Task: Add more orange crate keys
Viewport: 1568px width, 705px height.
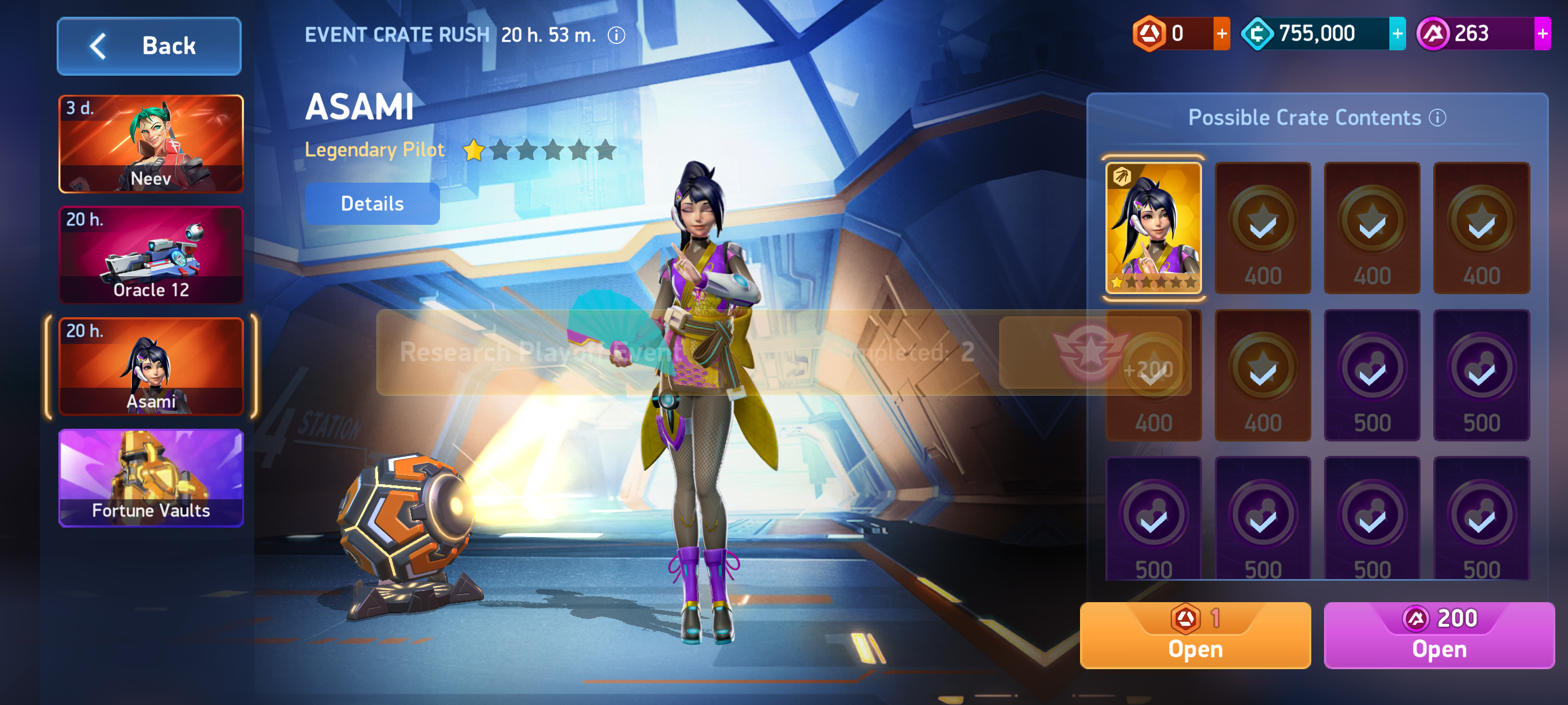Action: [1221, 34]
